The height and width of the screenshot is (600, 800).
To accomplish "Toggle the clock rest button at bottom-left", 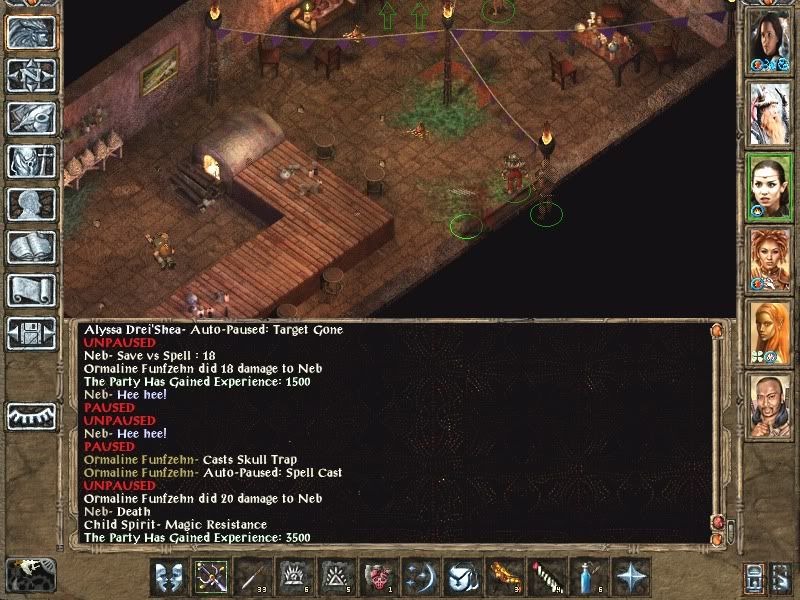I will (x=28, y=575).
